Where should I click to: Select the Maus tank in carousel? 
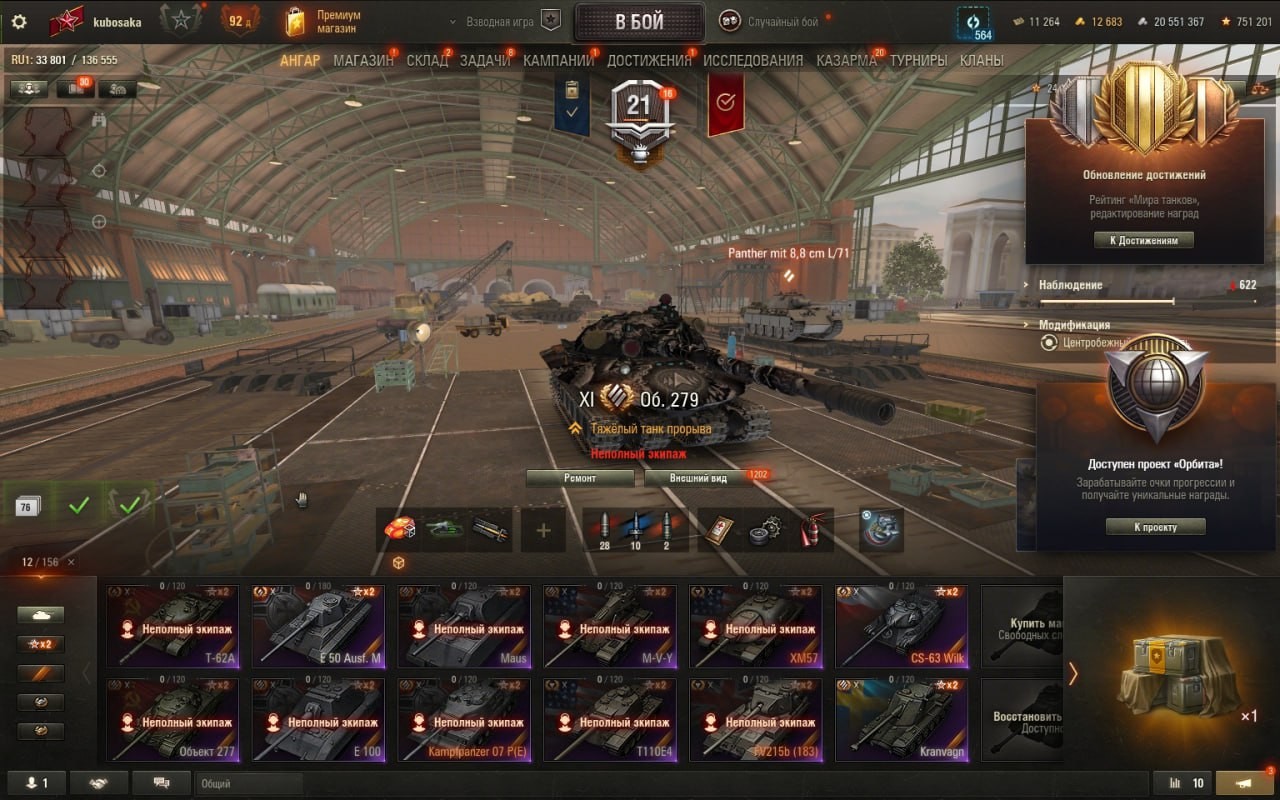click(x=464, y=626)
